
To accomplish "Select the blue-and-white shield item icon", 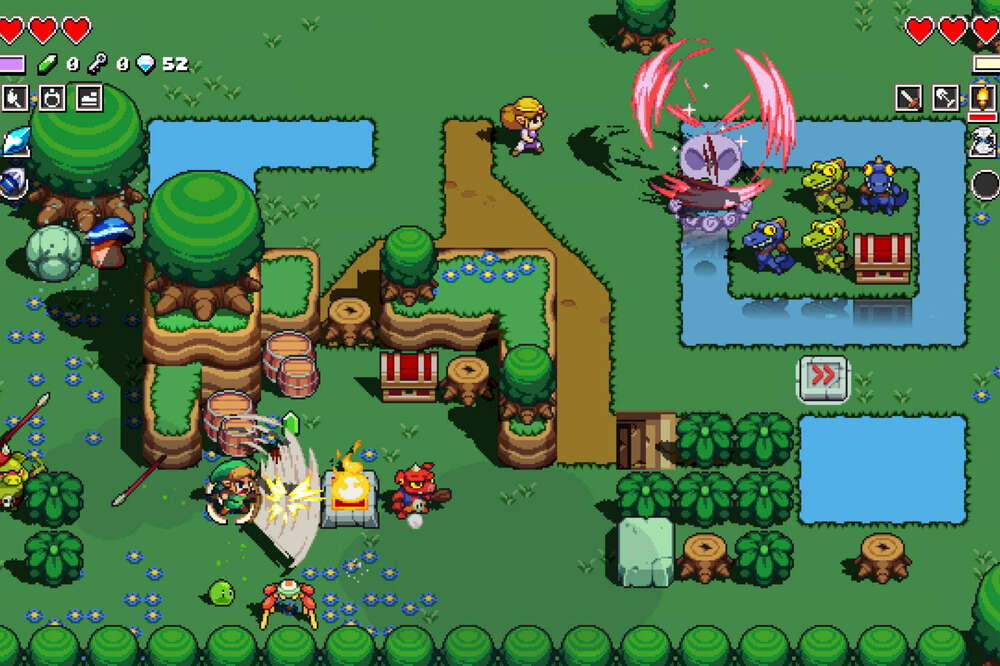I will [x=13, y=184].
